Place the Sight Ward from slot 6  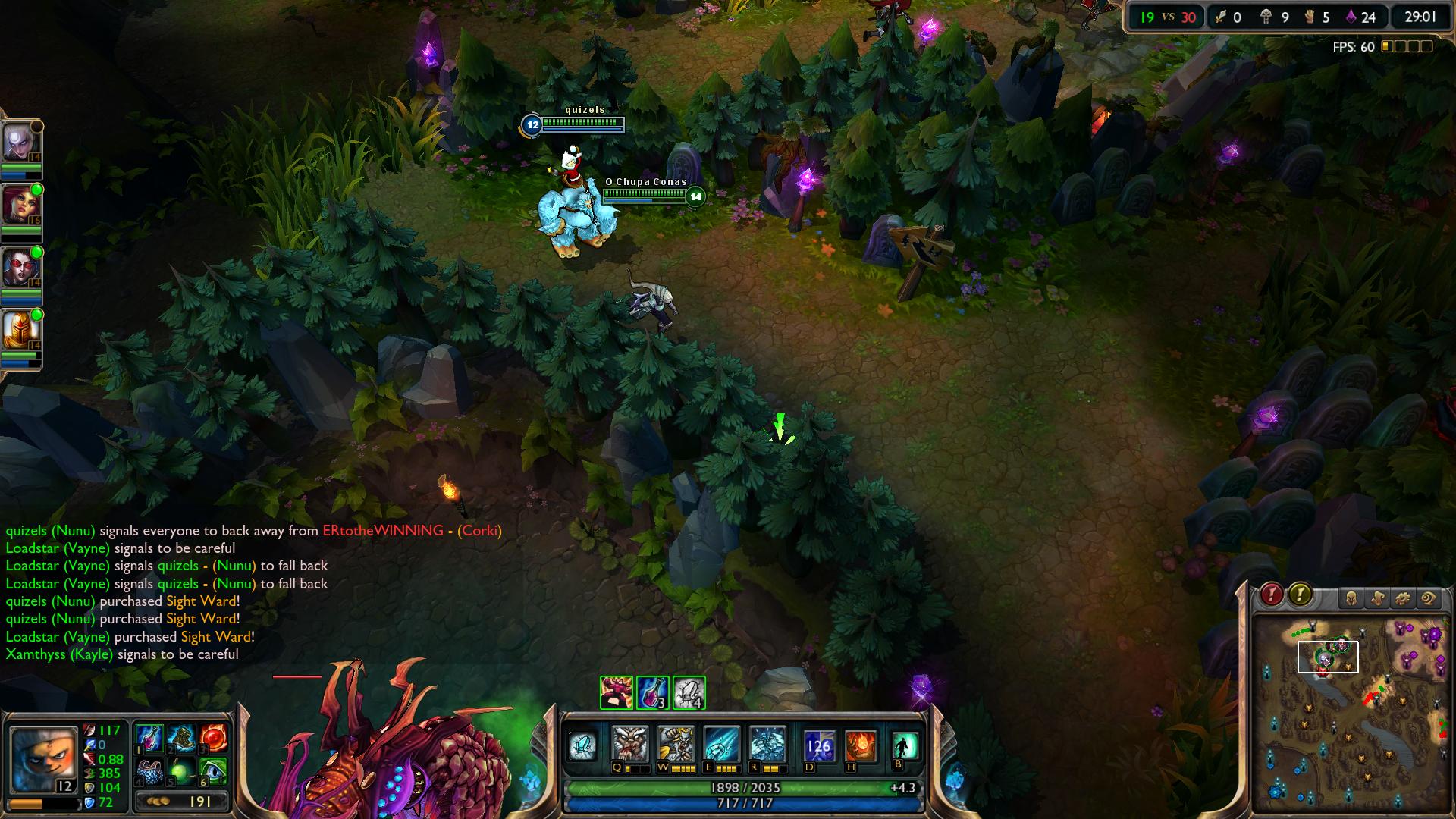tap(214, 771)
